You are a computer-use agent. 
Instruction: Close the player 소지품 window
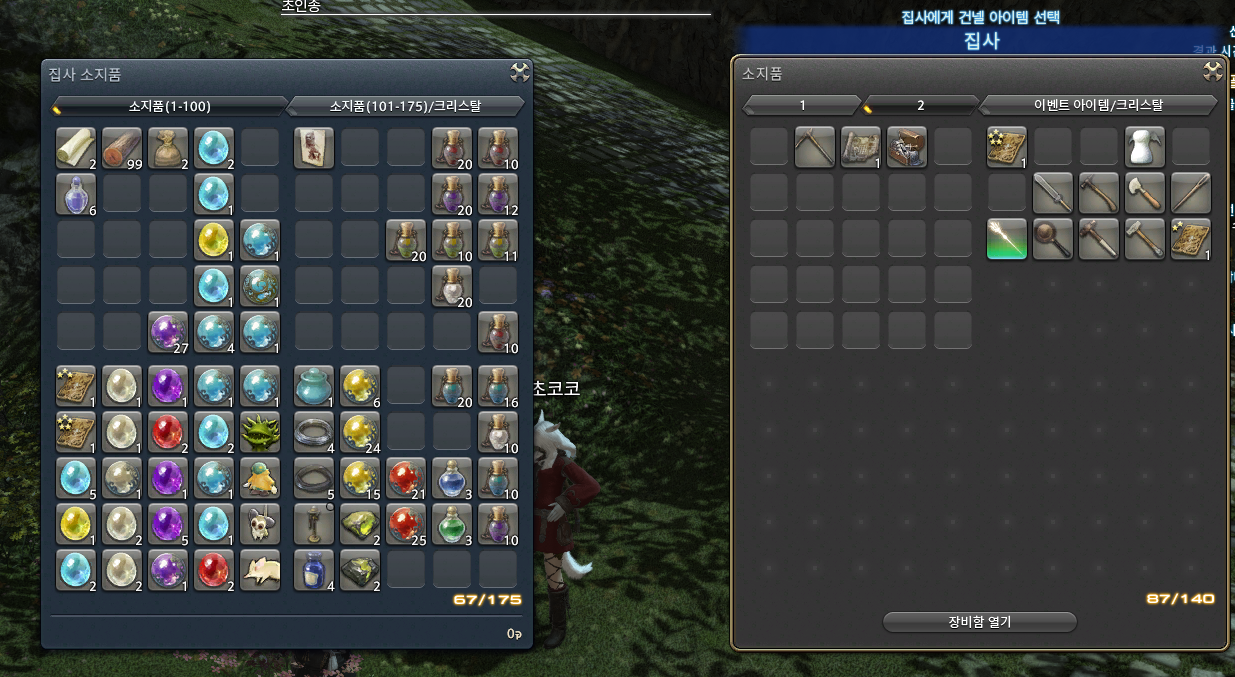tap(1212, 72)
